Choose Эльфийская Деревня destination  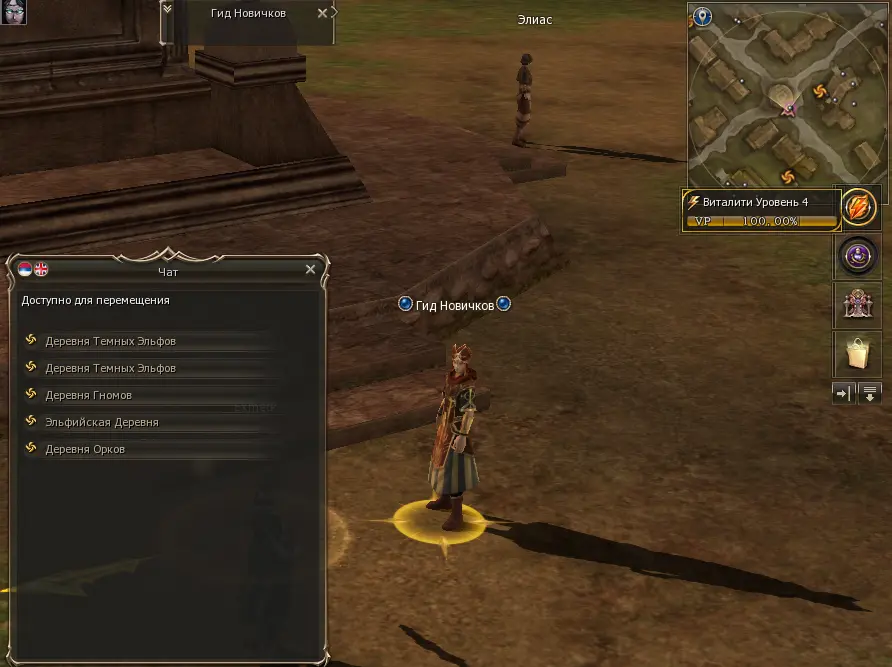[101, 422]
